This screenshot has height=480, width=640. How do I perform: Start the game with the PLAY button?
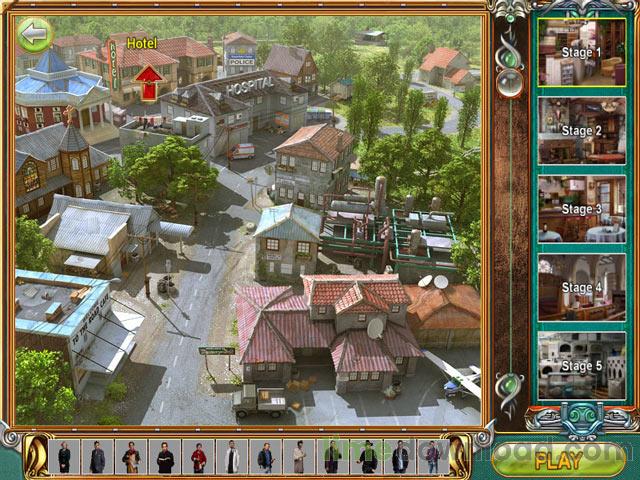558,460
